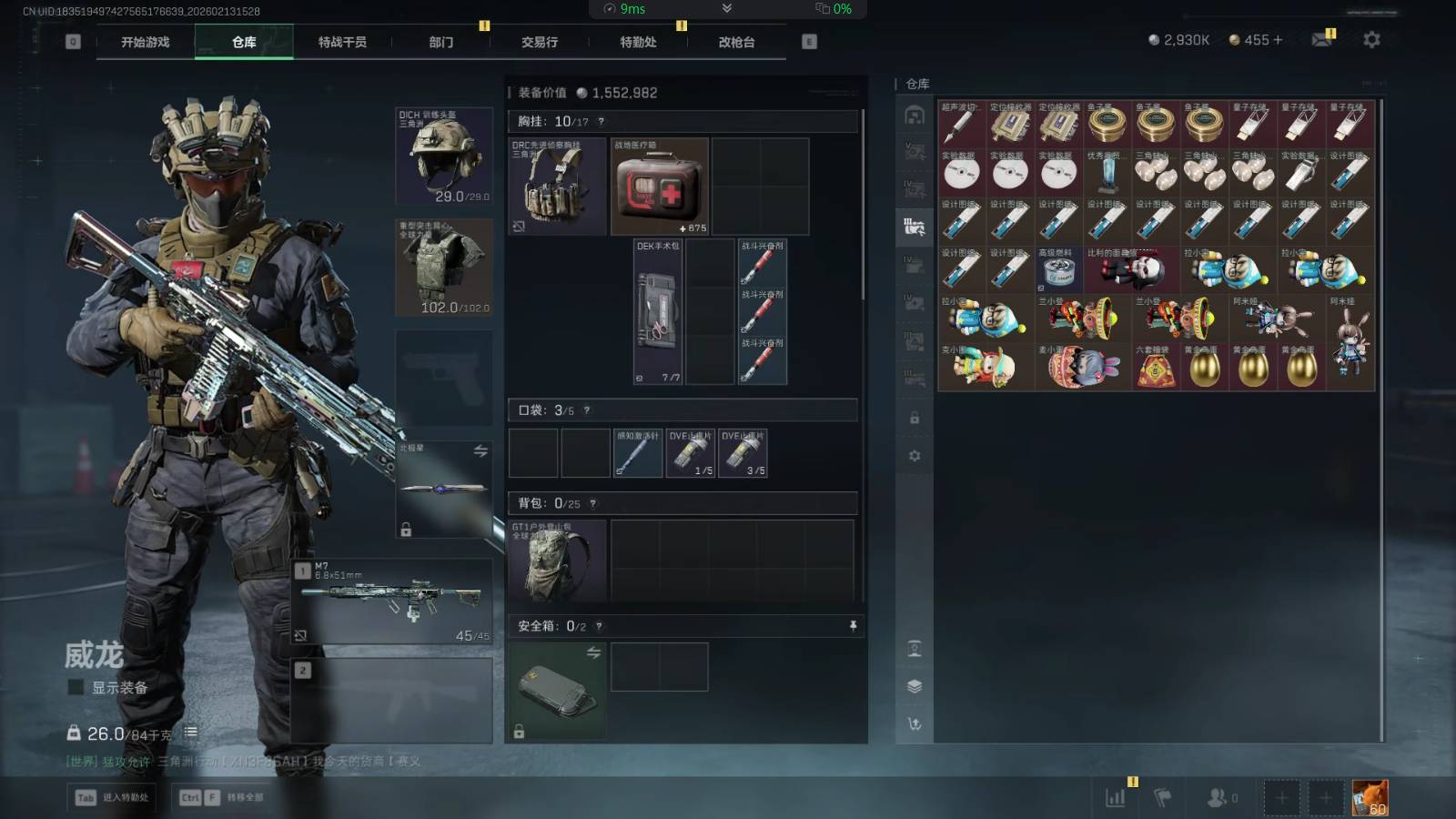
Task: Pick the DEK手术包 surgical kit
Action: pos(659,311)
